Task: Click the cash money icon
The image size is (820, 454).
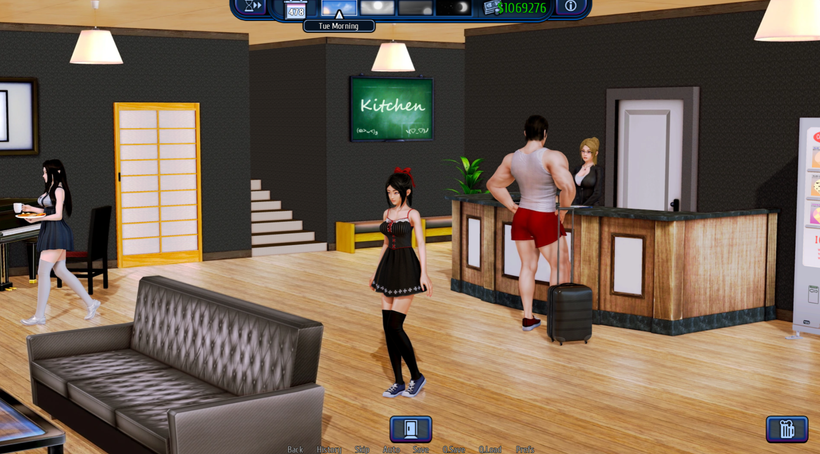Action: (x=491, y=7)
